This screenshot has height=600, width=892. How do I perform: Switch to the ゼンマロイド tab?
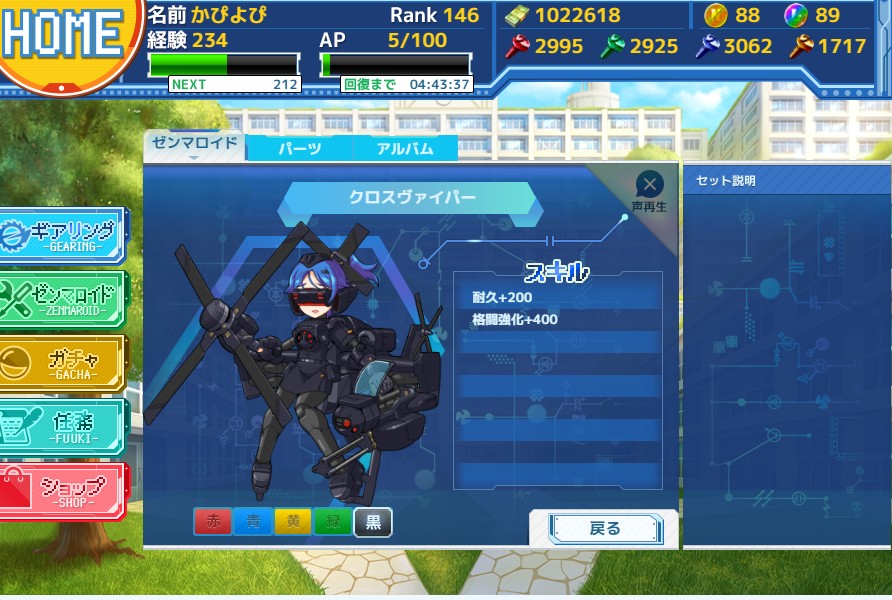coord(195,143)
